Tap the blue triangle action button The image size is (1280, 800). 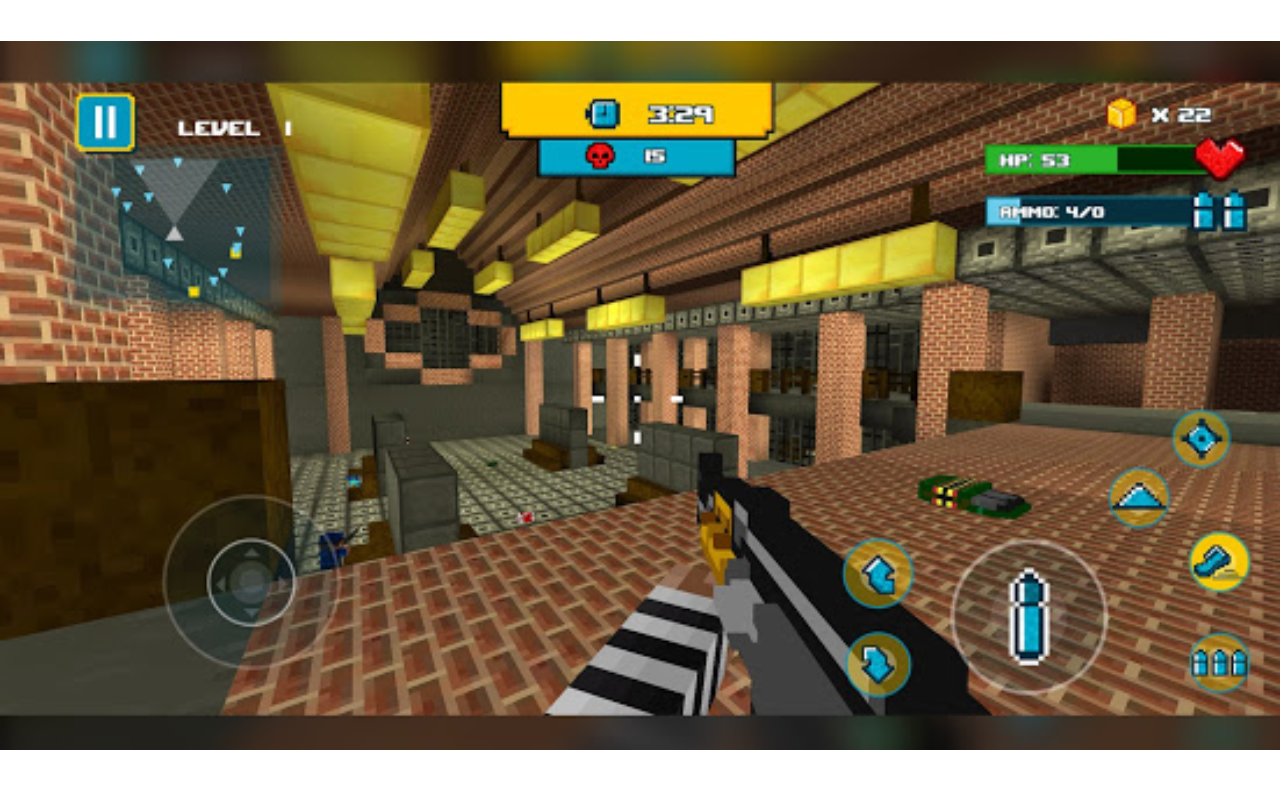(x=1139, y=497)
